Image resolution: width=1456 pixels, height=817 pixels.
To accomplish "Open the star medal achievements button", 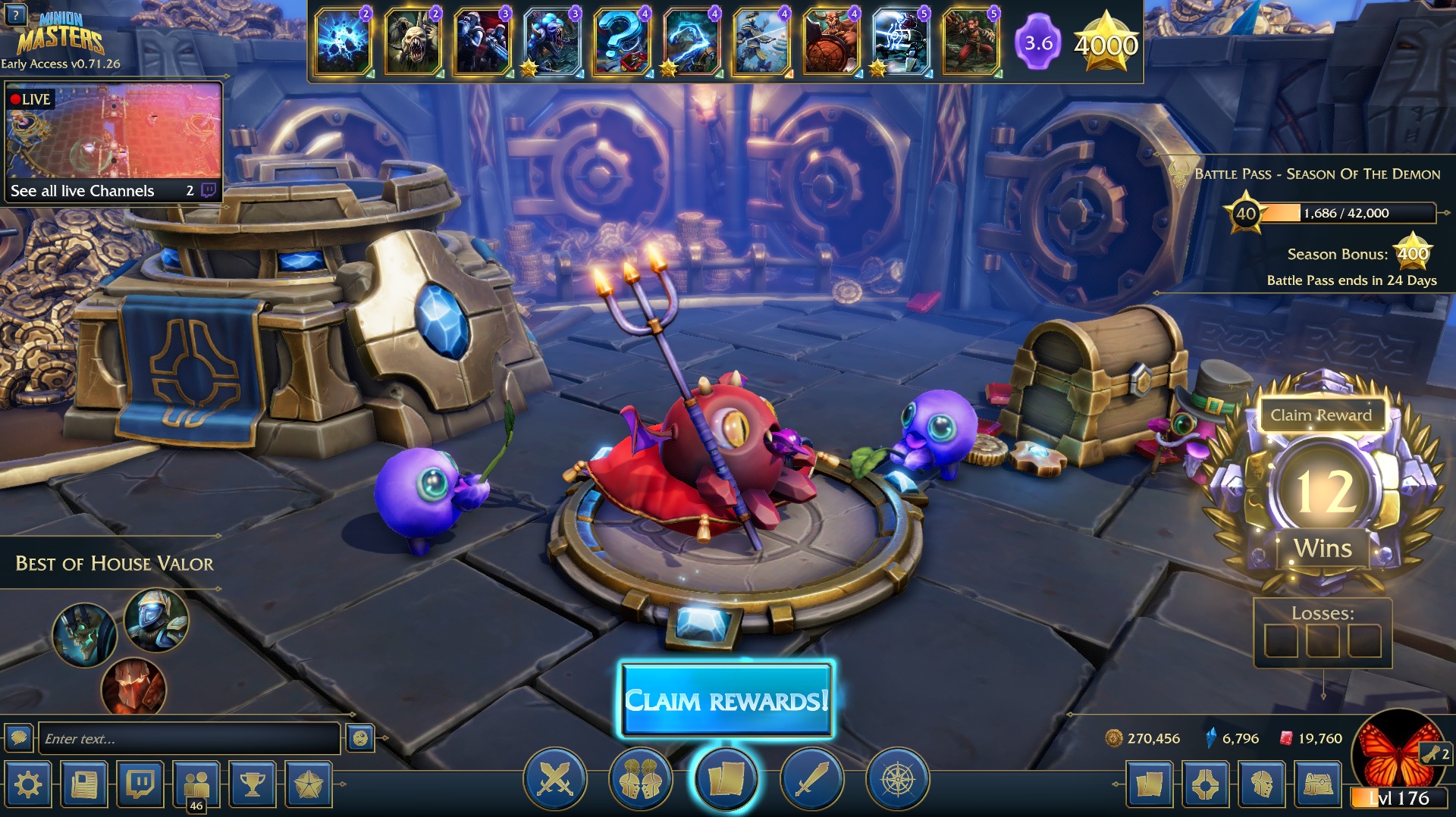I will pyautogui.click(x=309, y=785).
